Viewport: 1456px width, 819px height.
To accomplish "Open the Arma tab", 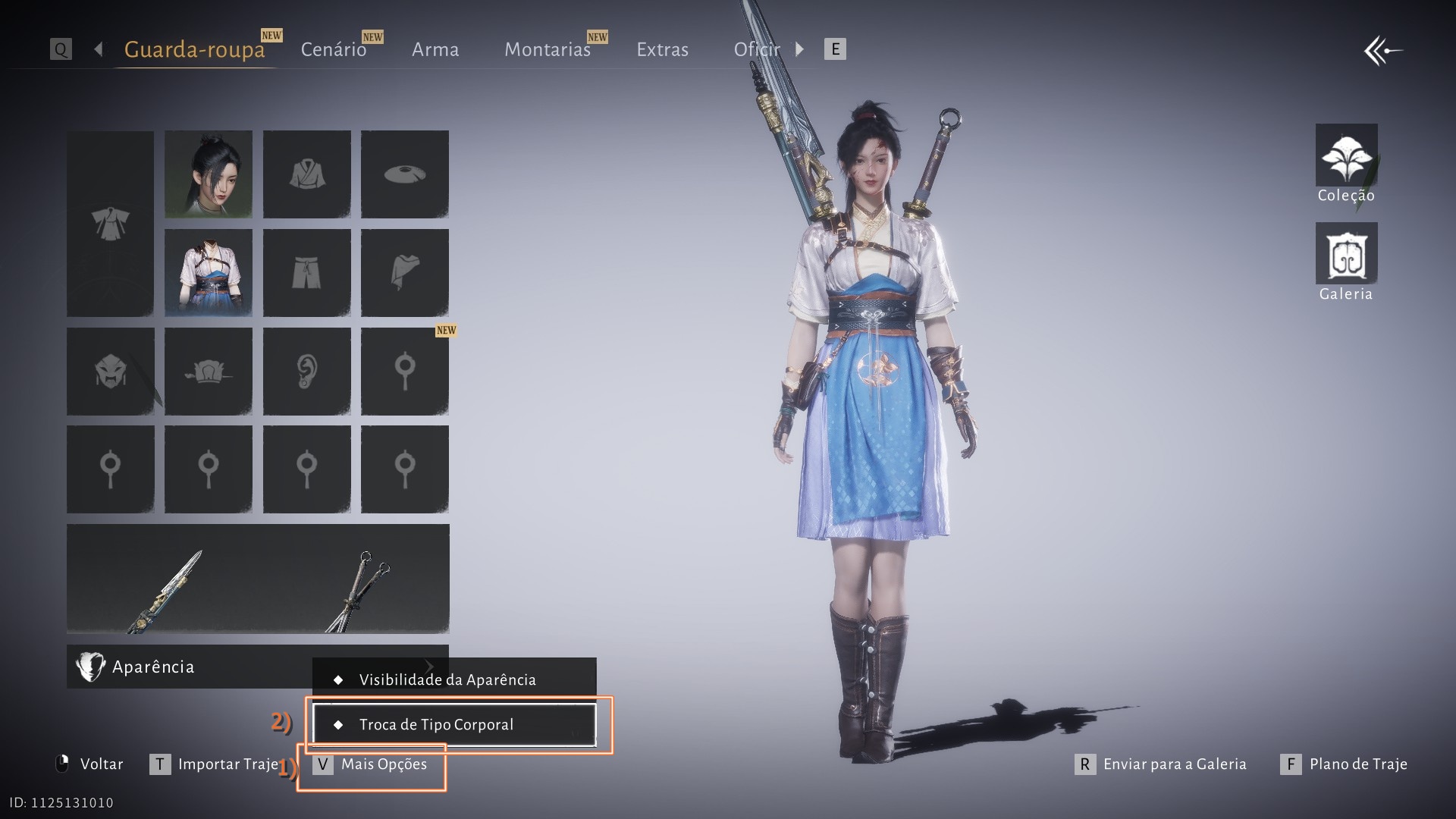I will 435,49.
